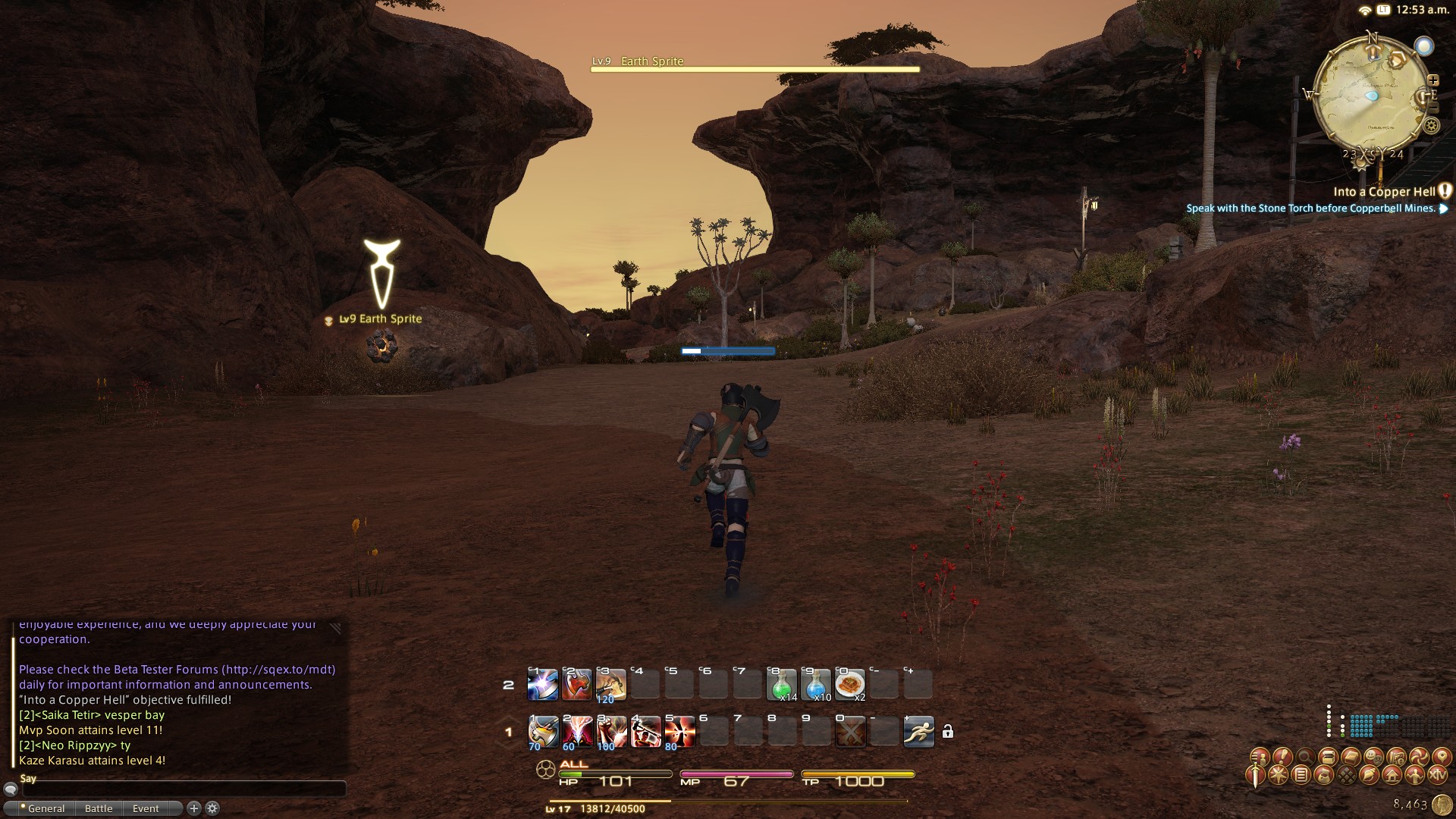Eat the food dish on the hotbar

[849, 685]
